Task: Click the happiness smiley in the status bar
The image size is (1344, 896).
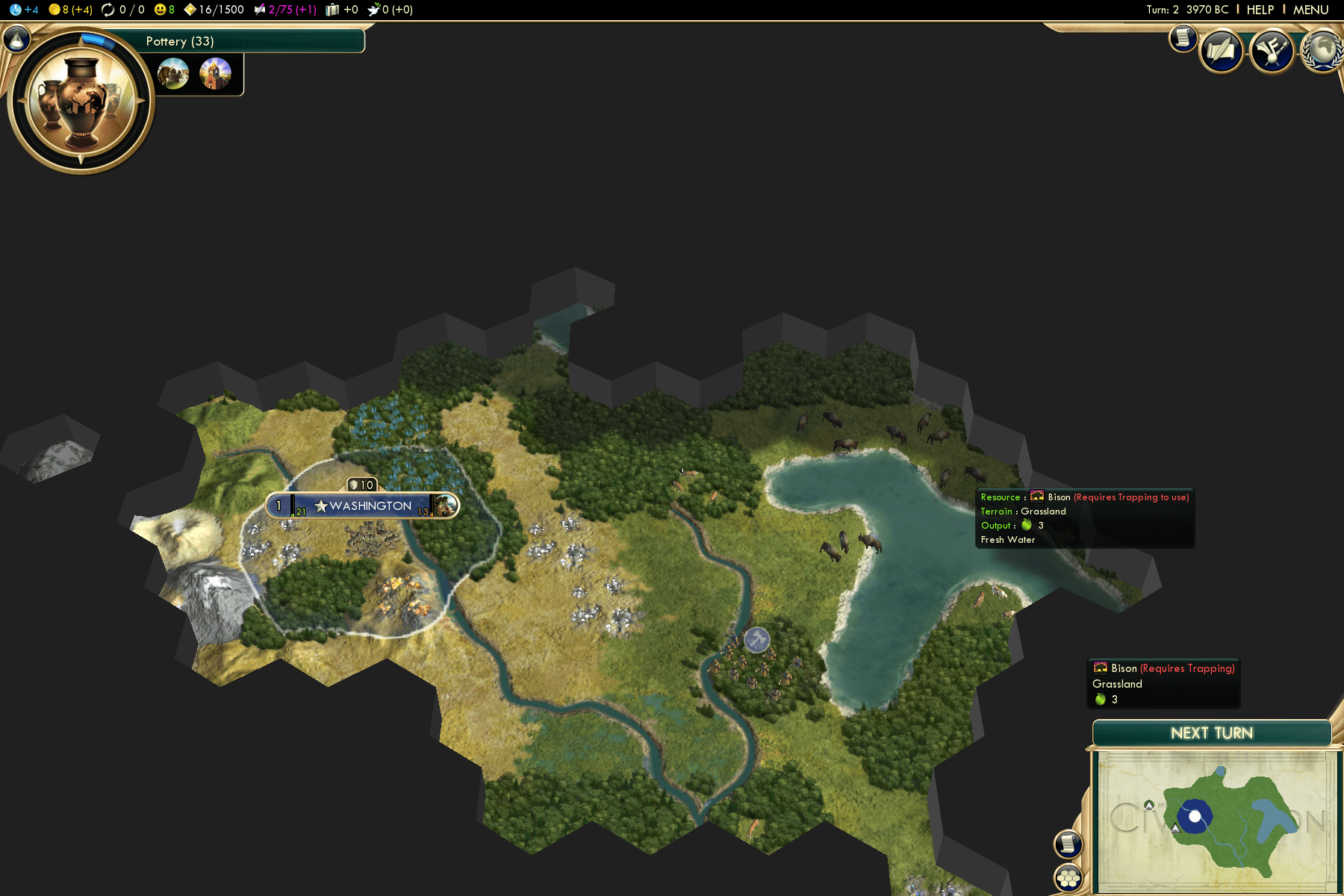Action: point(159,10)
